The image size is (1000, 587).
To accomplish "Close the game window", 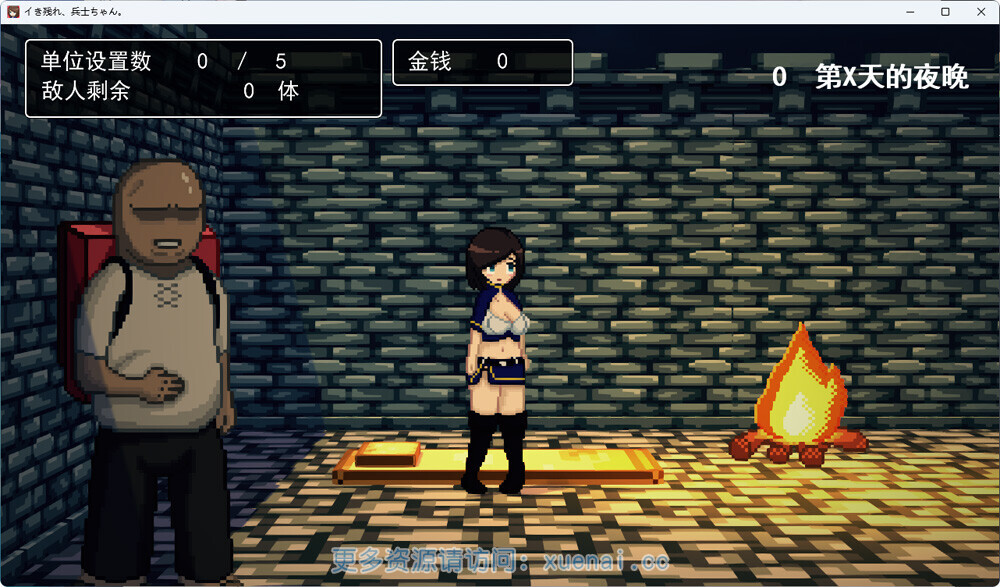I will (979, 11).
